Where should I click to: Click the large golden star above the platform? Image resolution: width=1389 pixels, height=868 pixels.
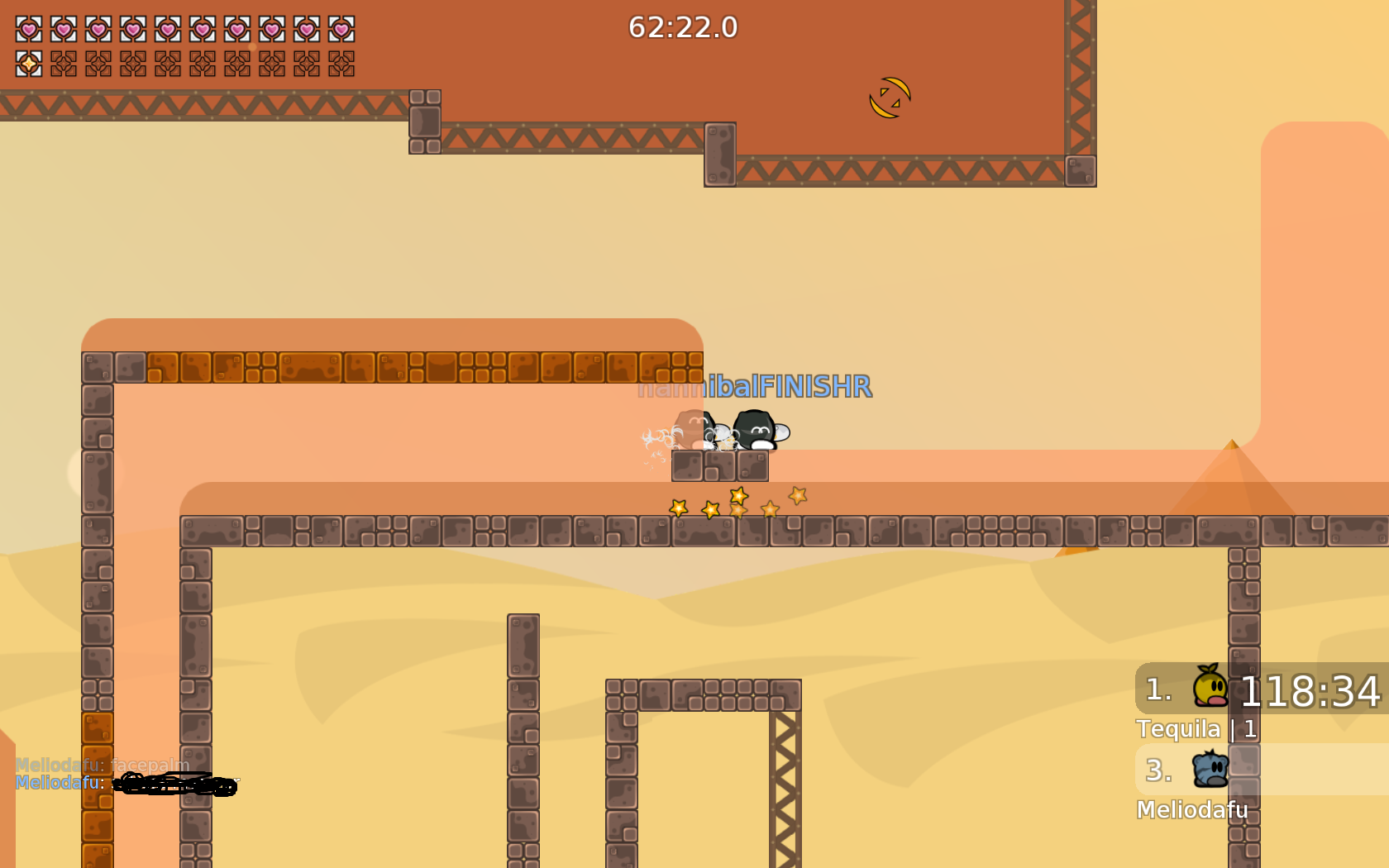pos(738,498)
